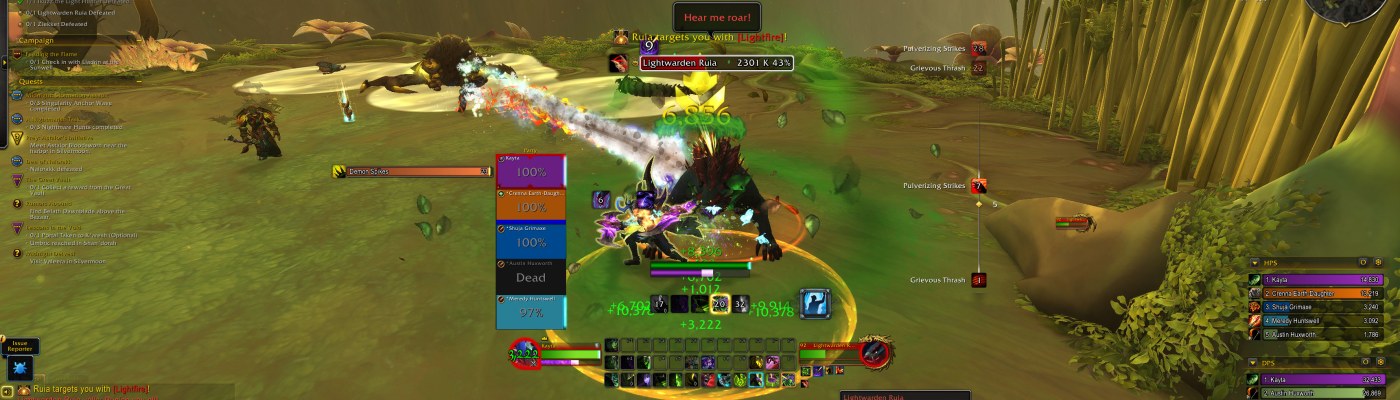Select Shuja Grimaxe's party frame
1400x400 pixels.
pyautogui.click(x=531, y=241)
